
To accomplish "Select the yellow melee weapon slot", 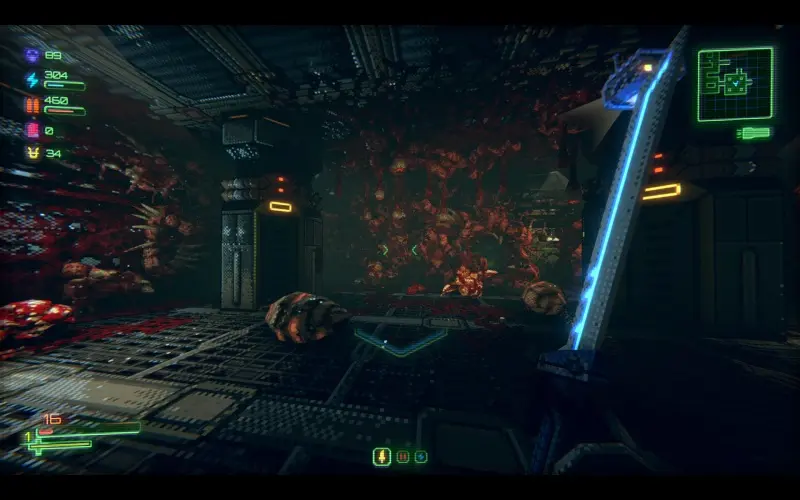I will coord(381,457).
